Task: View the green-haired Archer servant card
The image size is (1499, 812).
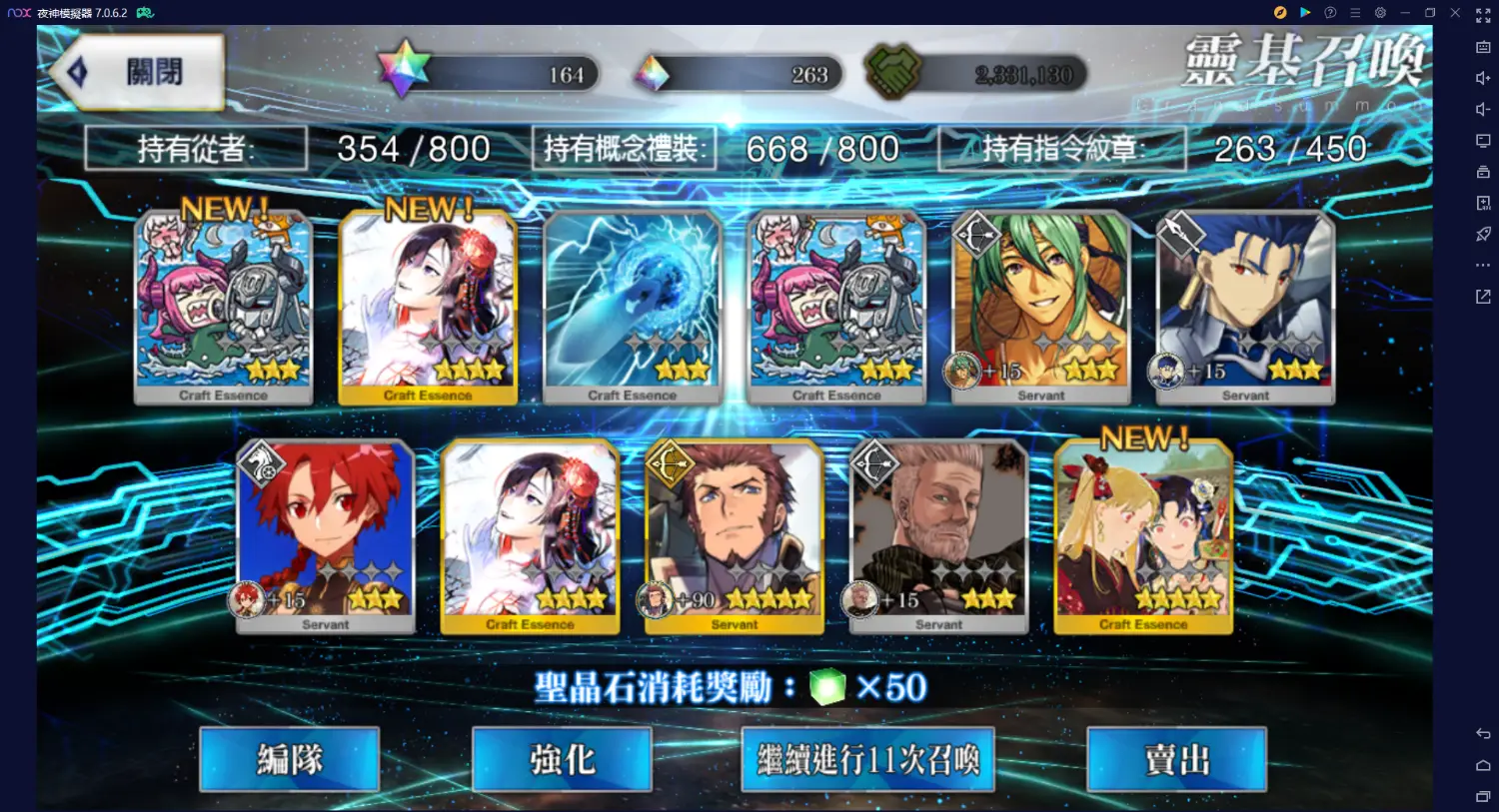Action: tap(1040, 306)
